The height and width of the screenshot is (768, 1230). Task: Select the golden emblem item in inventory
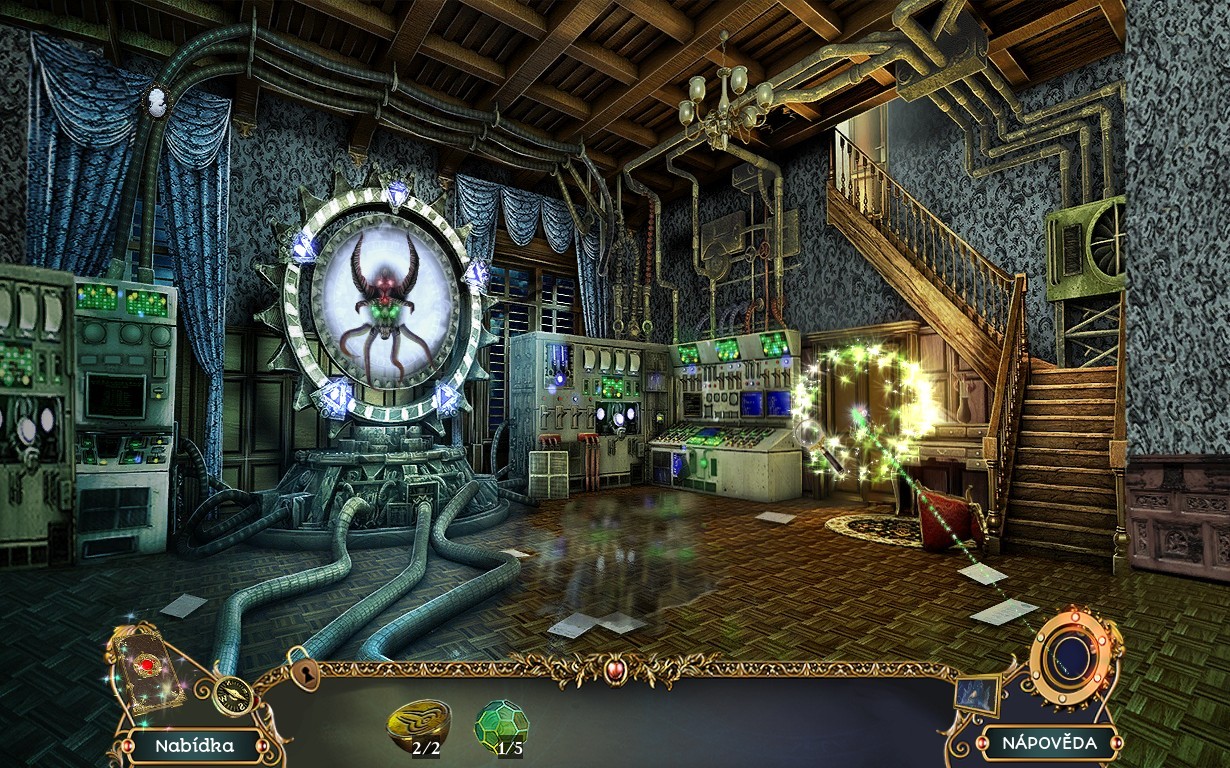click(418, 721)
